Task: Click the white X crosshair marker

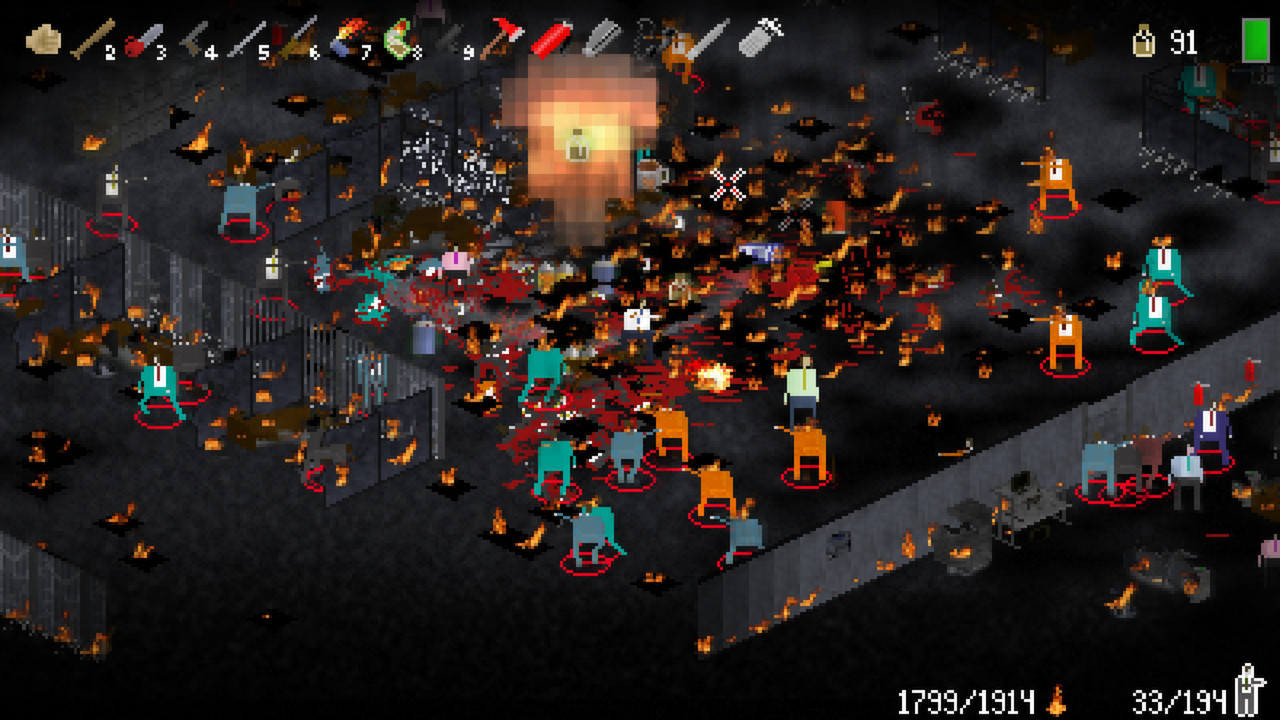Action: pyautogui.click(x=728, y=183)
